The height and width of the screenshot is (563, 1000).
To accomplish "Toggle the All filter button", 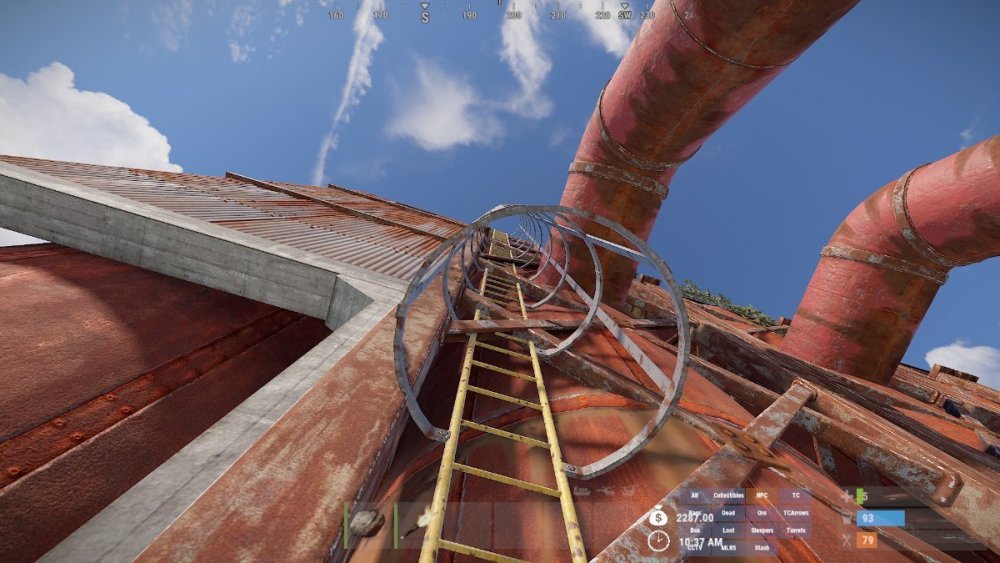I will click(x=694, y=496).
